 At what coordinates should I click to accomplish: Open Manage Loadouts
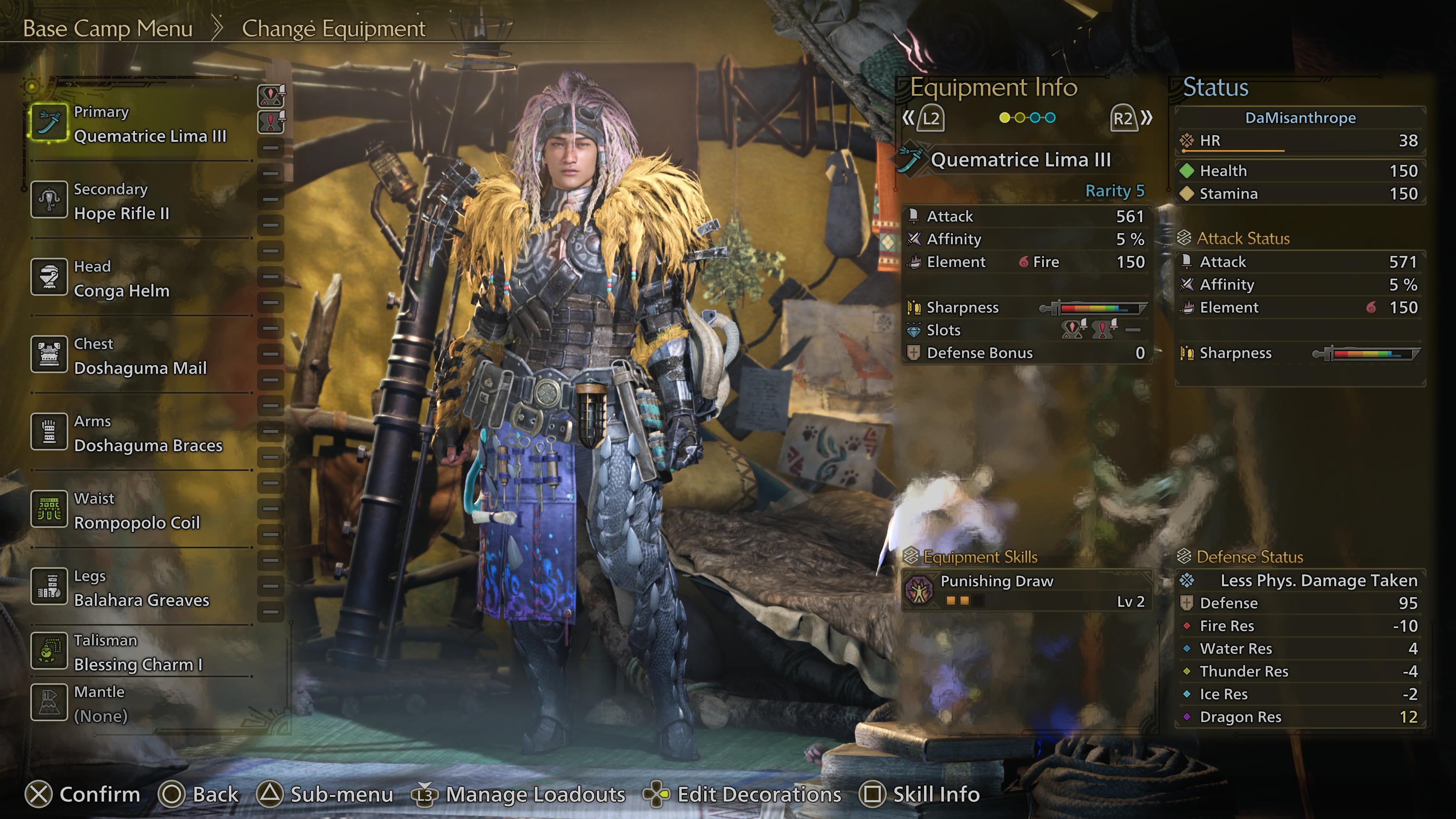pos(519,794)
